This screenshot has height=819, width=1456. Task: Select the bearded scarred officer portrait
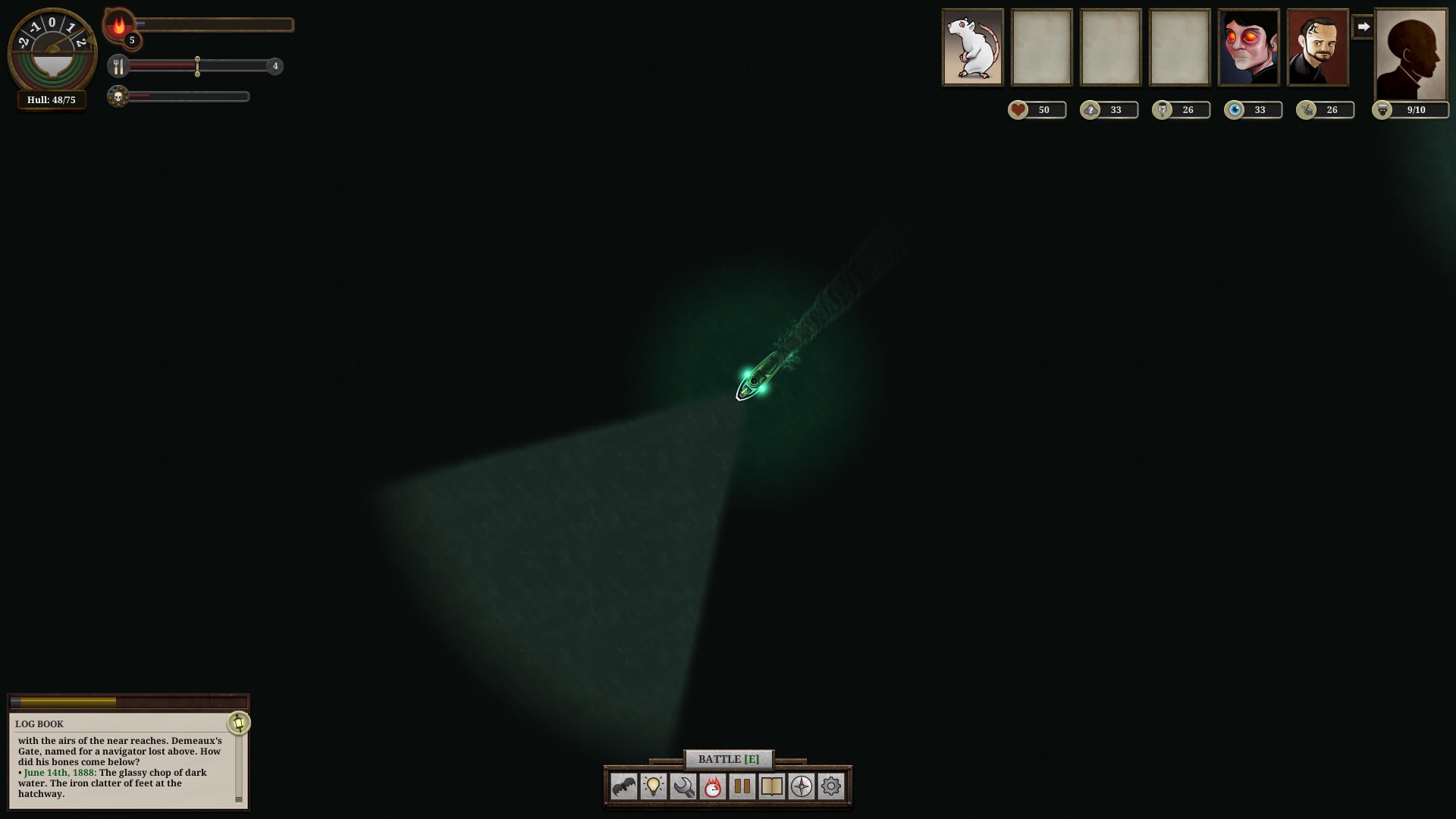[x=1318, y=47]
